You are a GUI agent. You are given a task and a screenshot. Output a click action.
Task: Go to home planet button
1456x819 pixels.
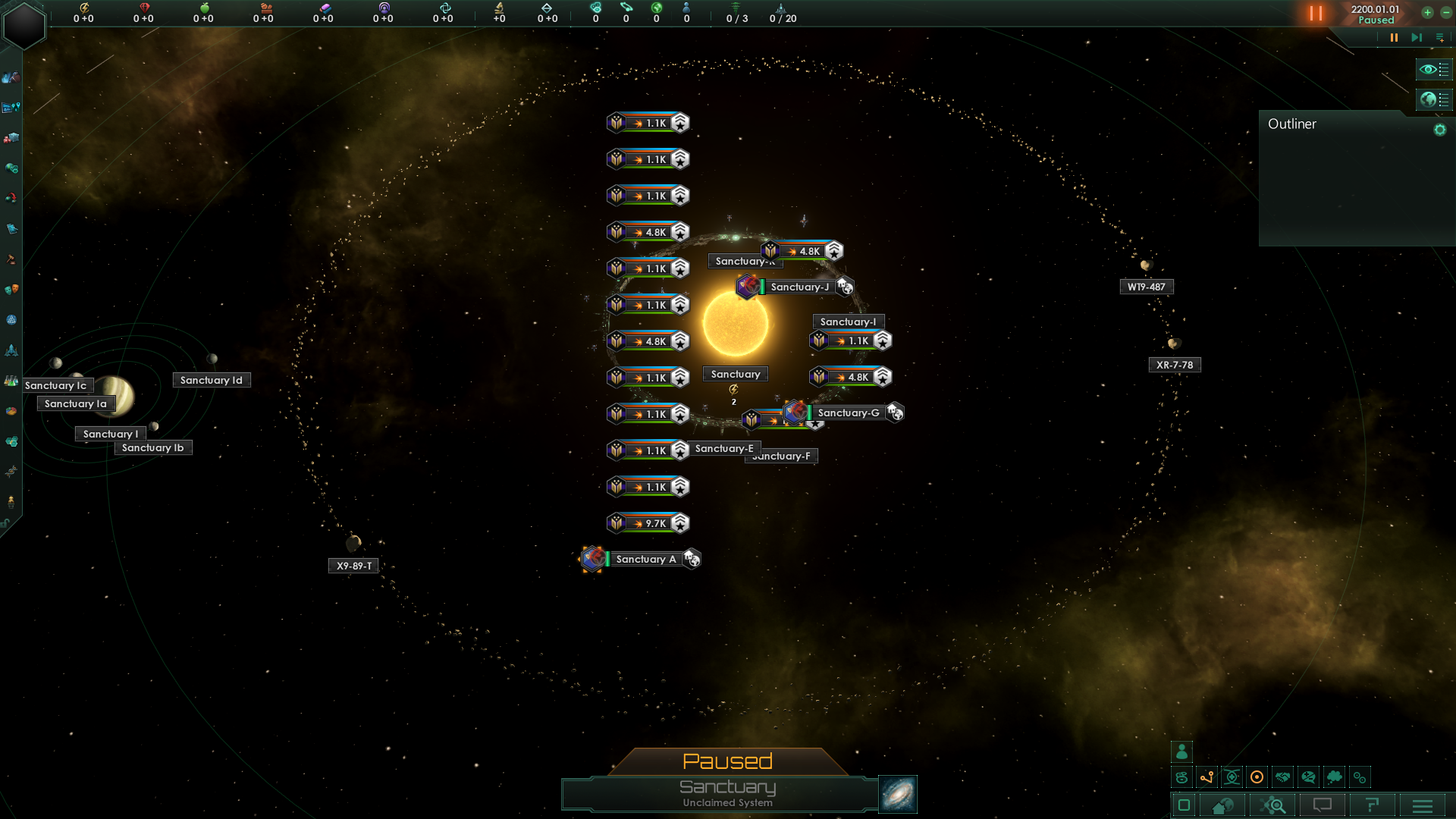coord(1222,805)
